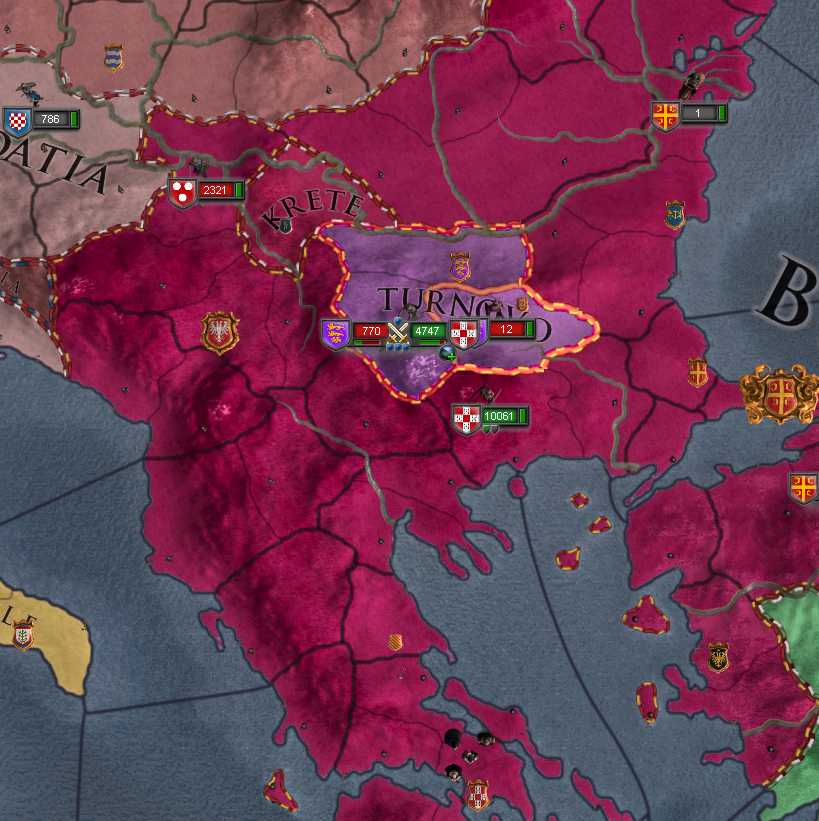Select the army of 4747 troops
This screenshot has height=821, width=819.
tap(427, 331)
